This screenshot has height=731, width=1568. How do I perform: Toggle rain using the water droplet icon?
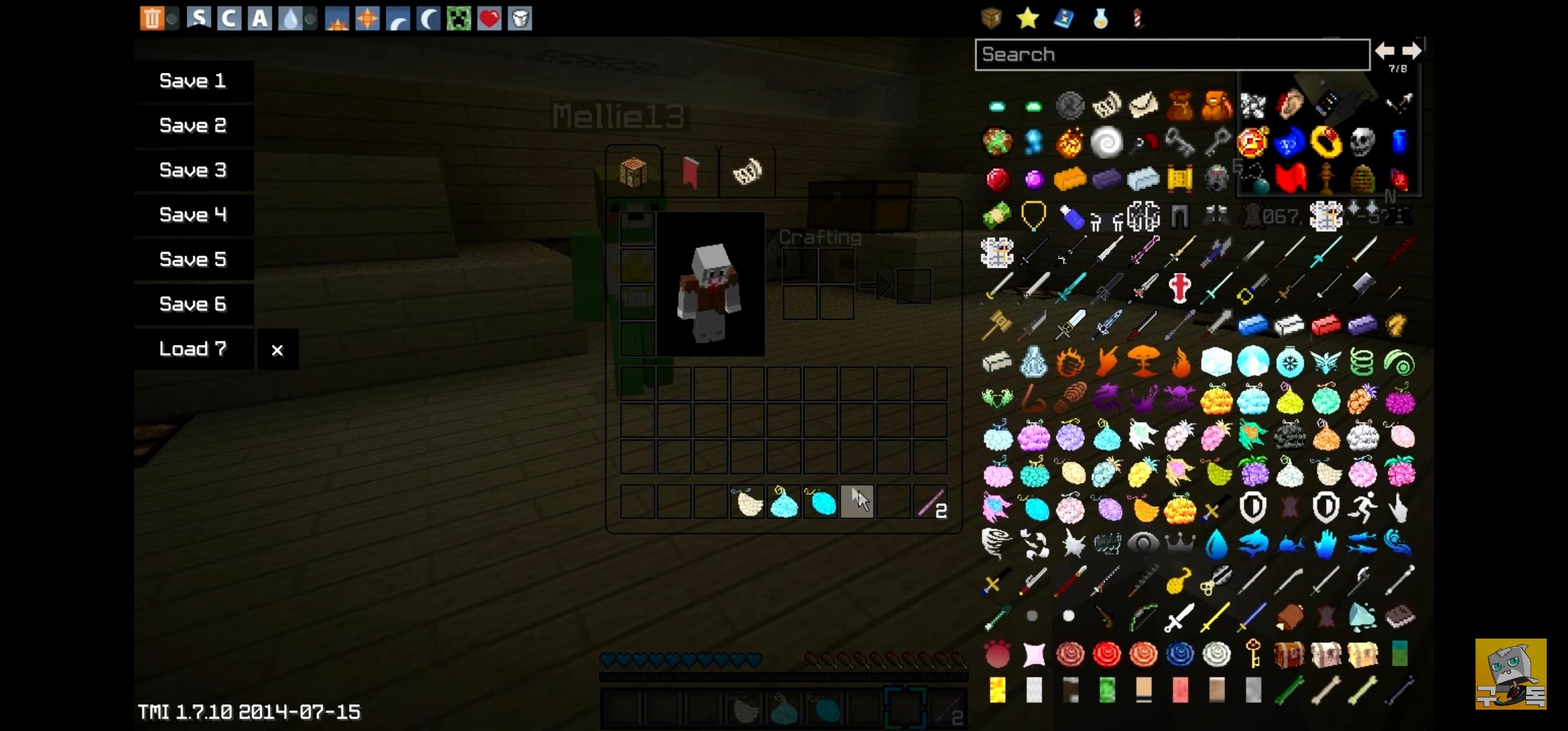pos(291,19)
